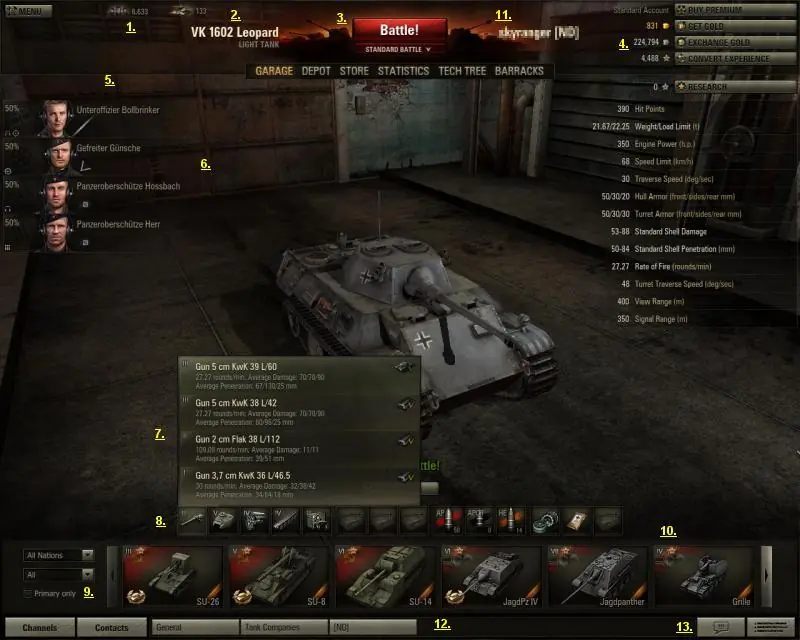
Task: Switch to the Depot tab
Action: 315,71
